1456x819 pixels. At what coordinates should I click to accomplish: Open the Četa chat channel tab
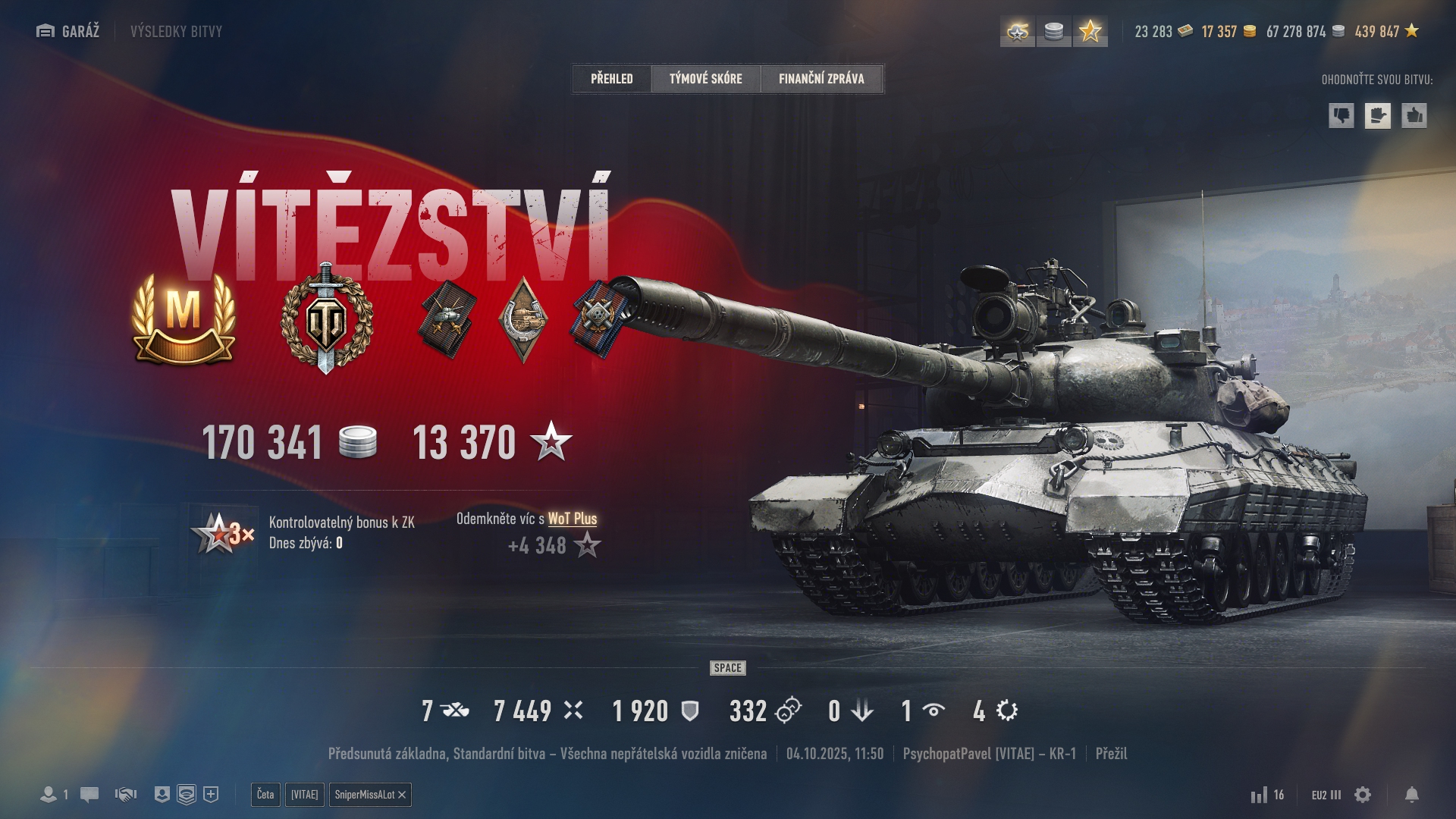coord(265,794)
